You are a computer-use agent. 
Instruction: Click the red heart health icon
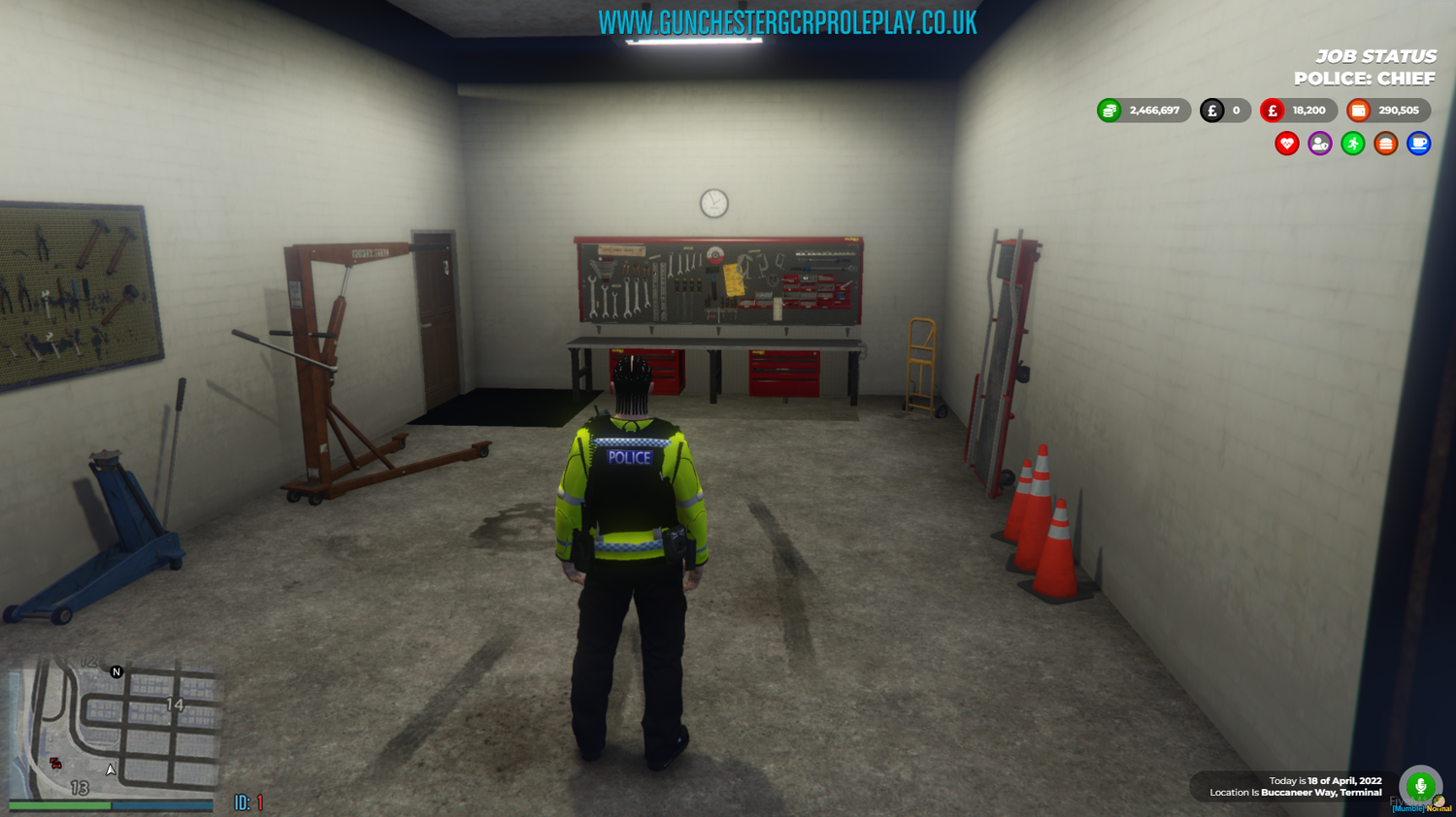(1284, 143)
